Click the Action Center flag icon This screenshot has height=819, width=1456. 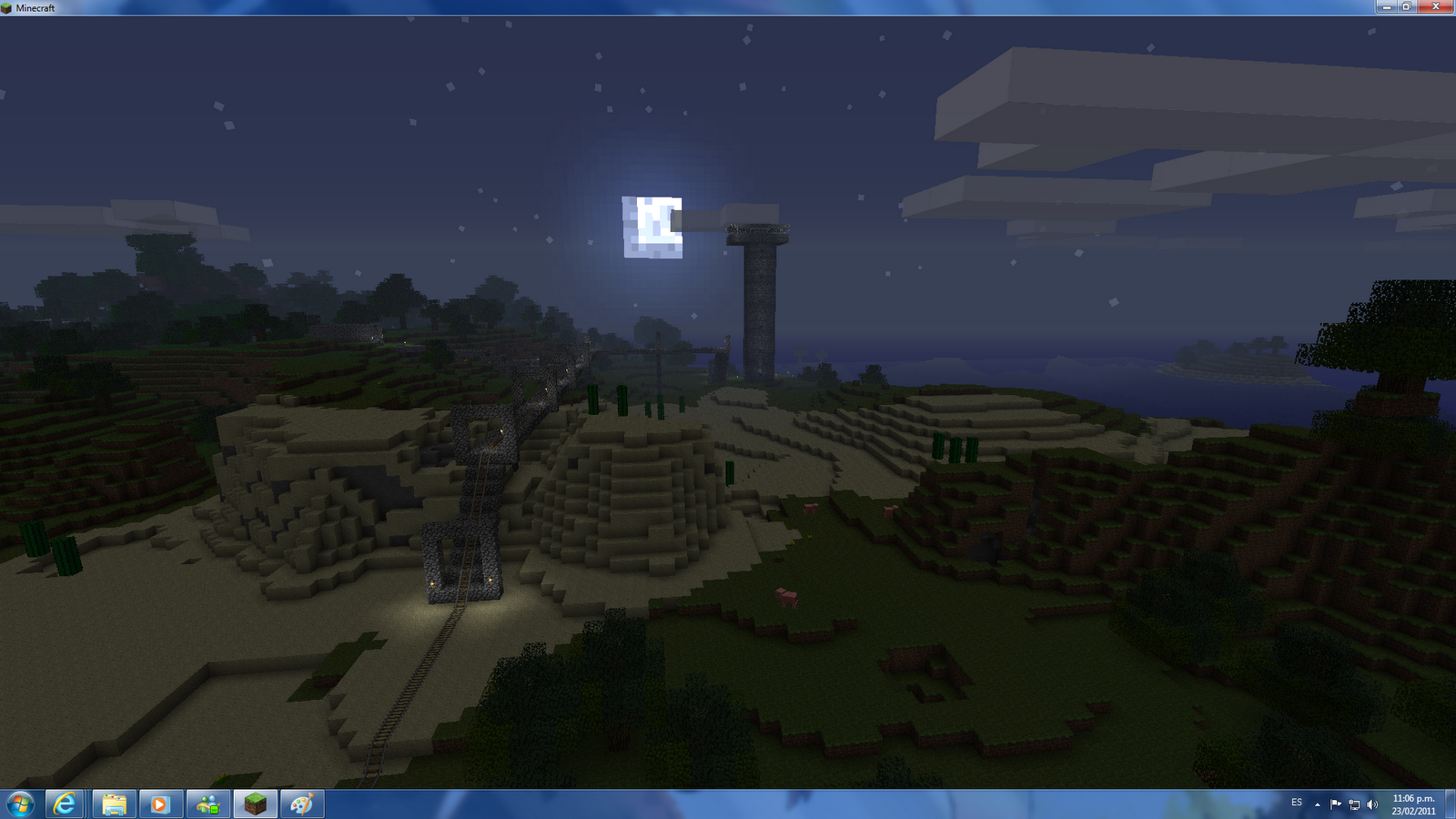(x=1335, y=804)
